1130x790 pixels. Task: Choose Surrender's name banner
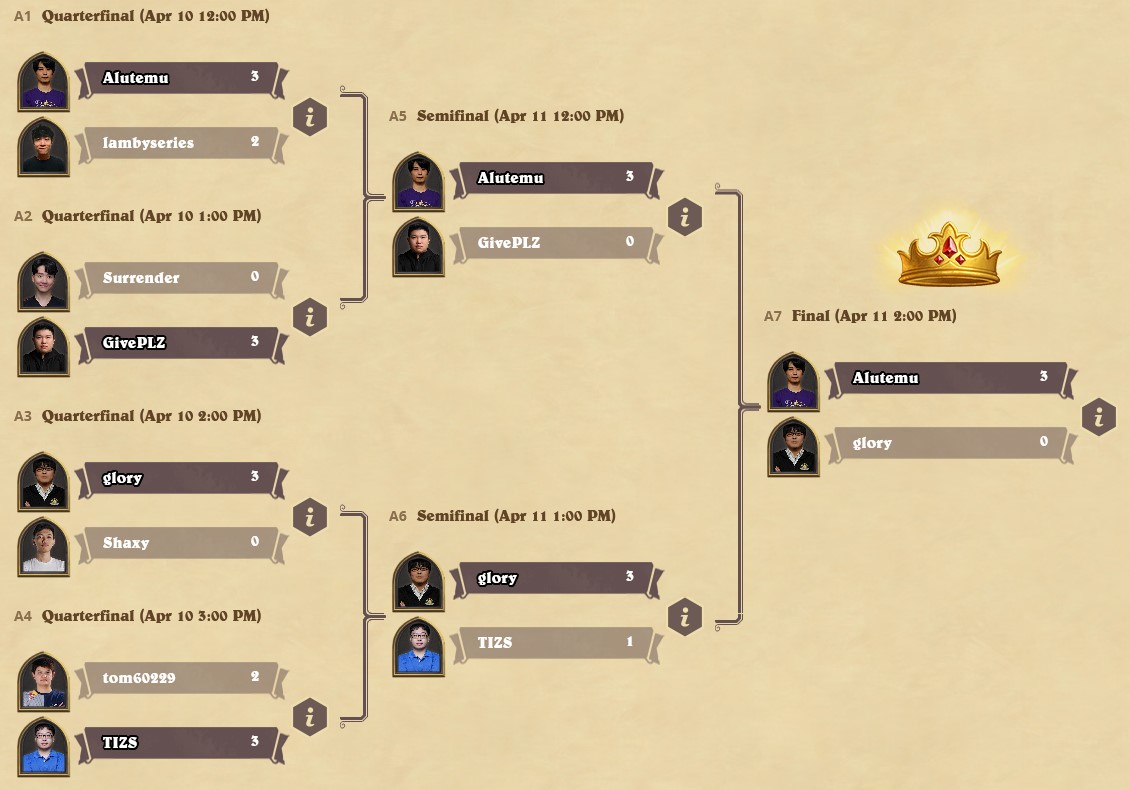(x=179, y=278)
